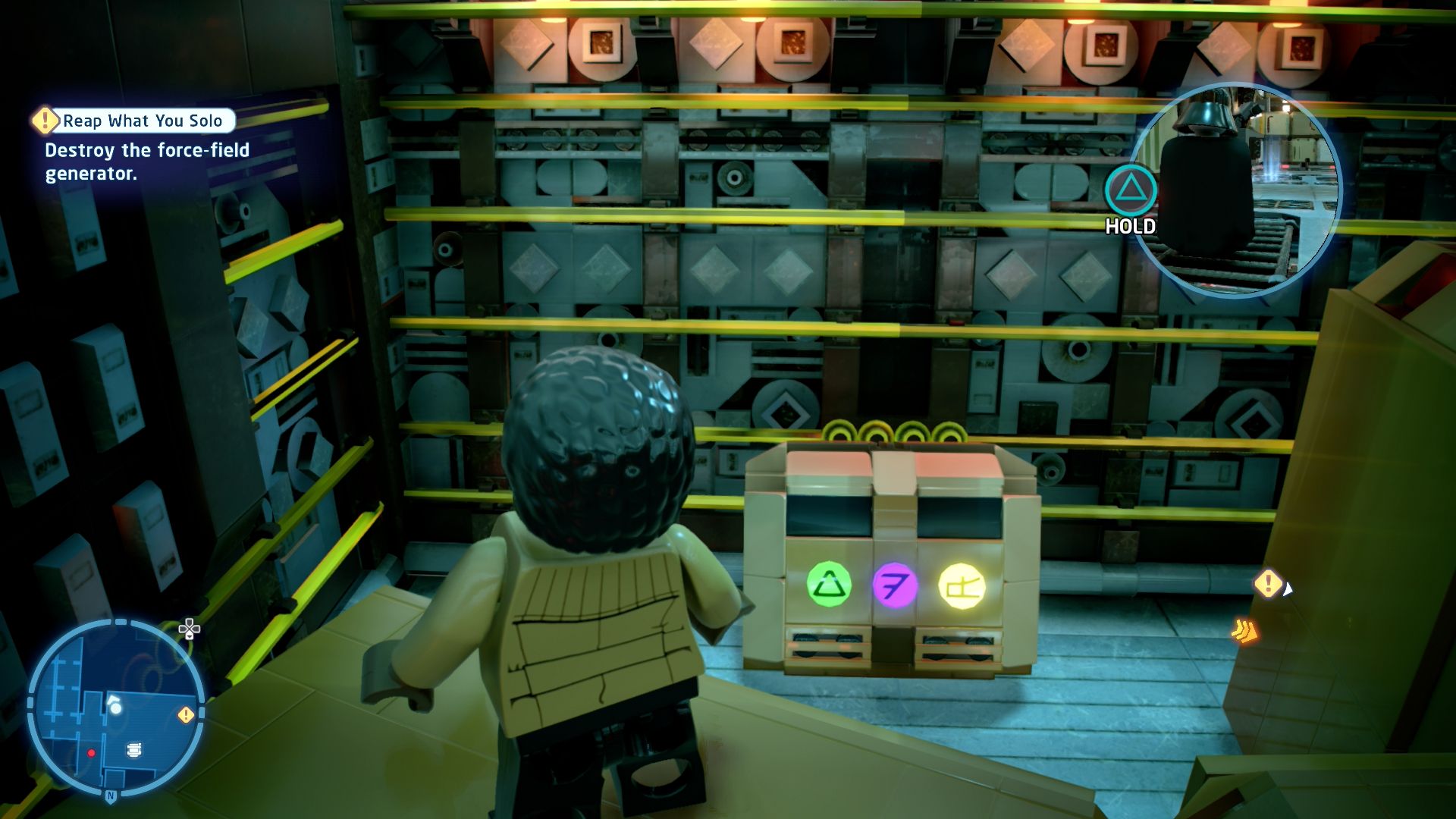Screen dimensions: 1456x819
Task: Click the red dot on the minimap
Action: pyautogui.click(x=92, y=753)
